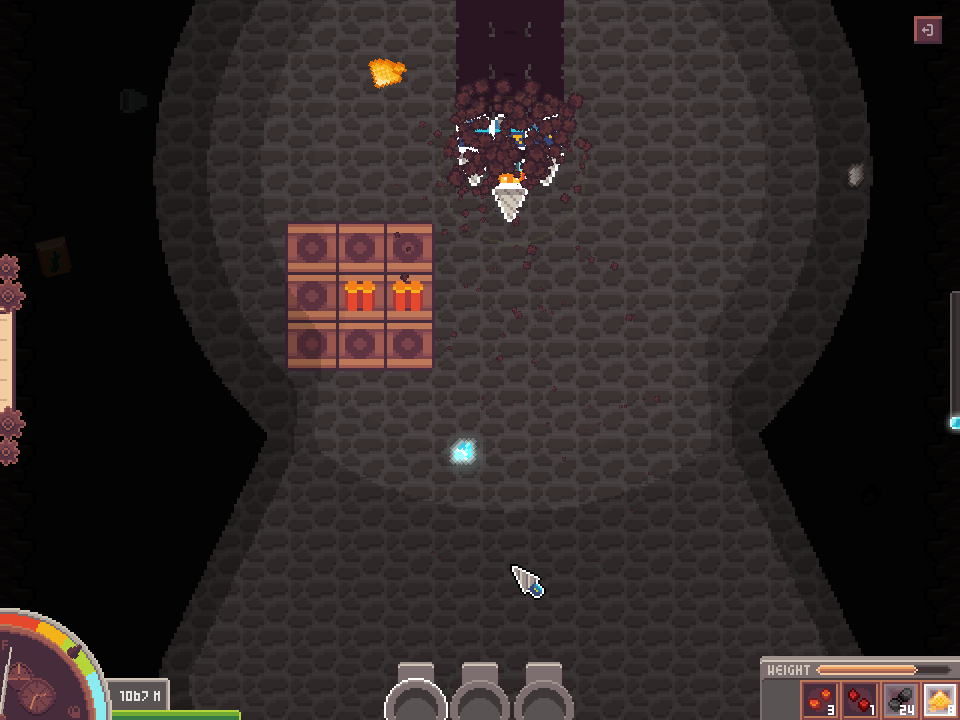Select the coal inventory slot showing 24
The image size is (960, 720).
click(x=900, y=700)
